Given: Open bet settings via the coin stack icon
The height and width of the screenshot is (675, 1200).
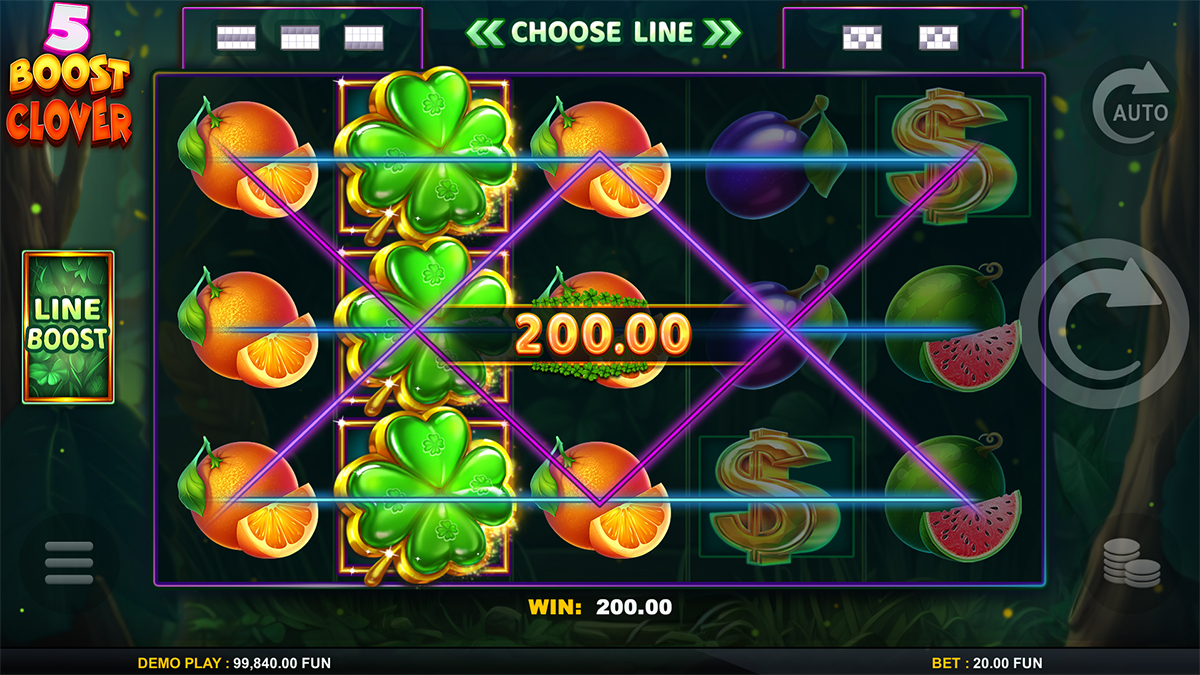Looking at the screenshot, I should [x=1131, y=563].
